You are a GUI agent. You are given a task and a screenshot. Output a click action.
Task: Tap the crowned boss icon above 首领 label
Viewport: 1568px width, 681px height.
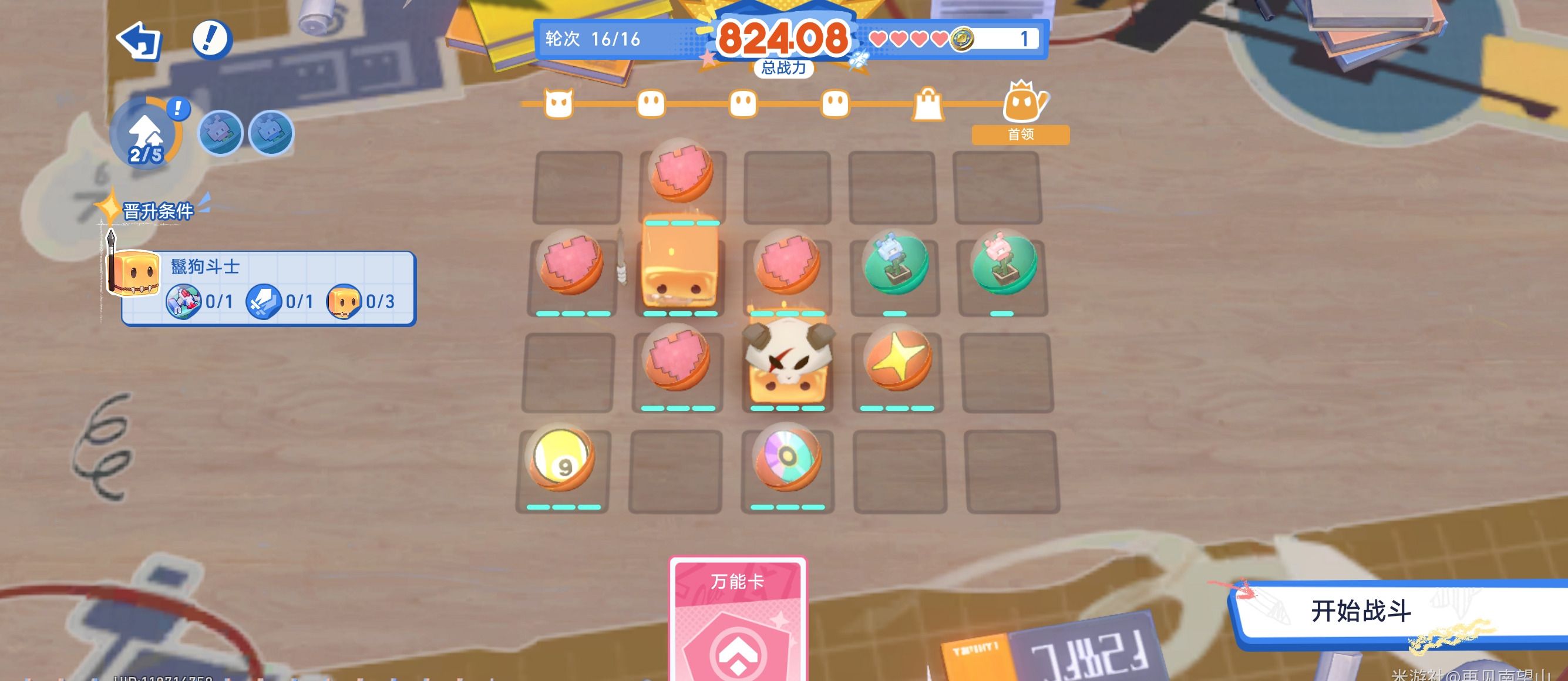coord(1022,103)
